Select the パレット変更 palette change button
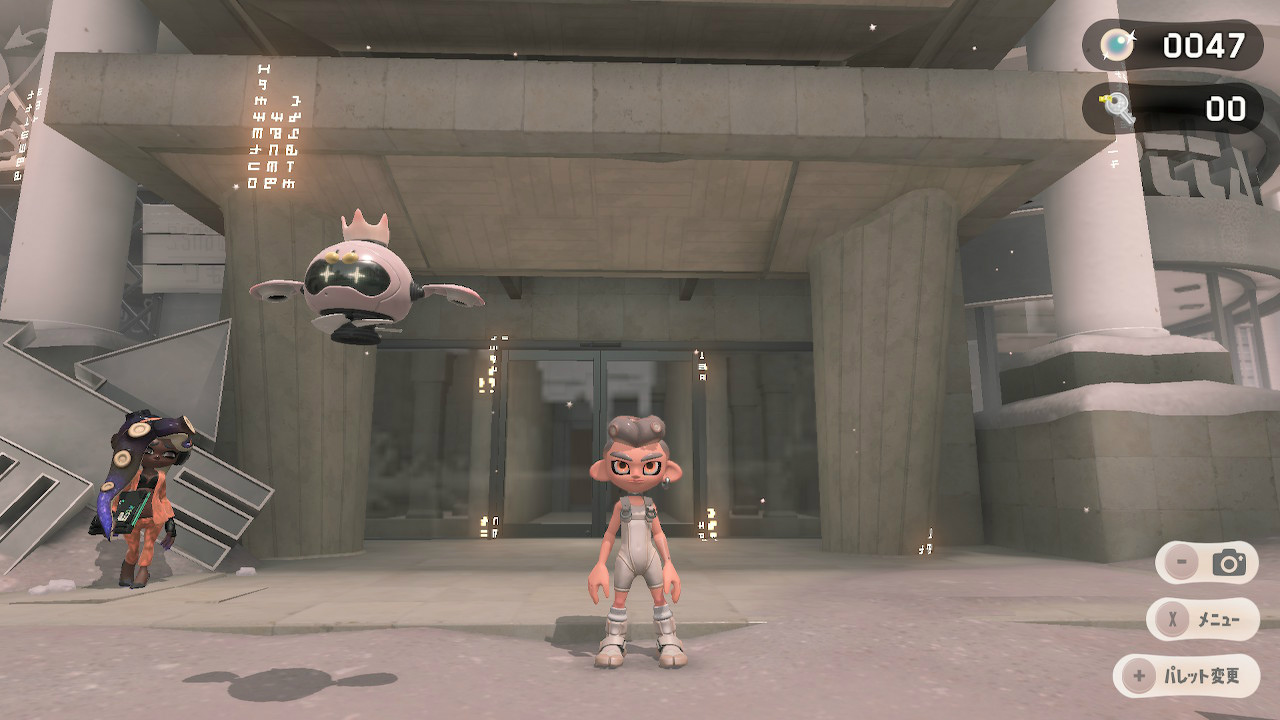 pos(1186,676)
